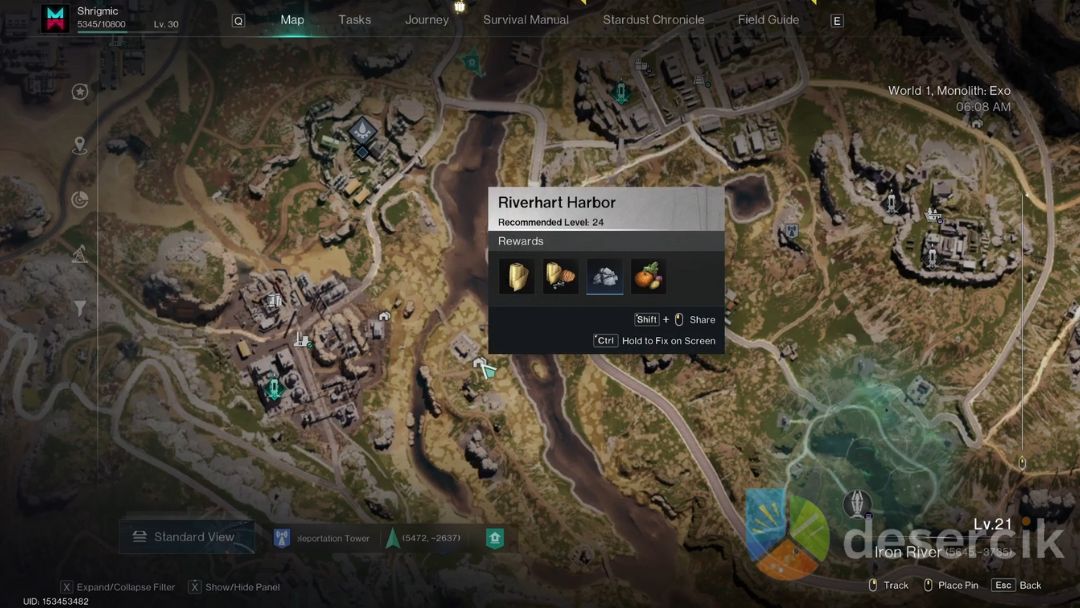Open the Stardust Chronicle tab
The width and height of the screenshot is (1080, 608).
[x=653, y=20]
